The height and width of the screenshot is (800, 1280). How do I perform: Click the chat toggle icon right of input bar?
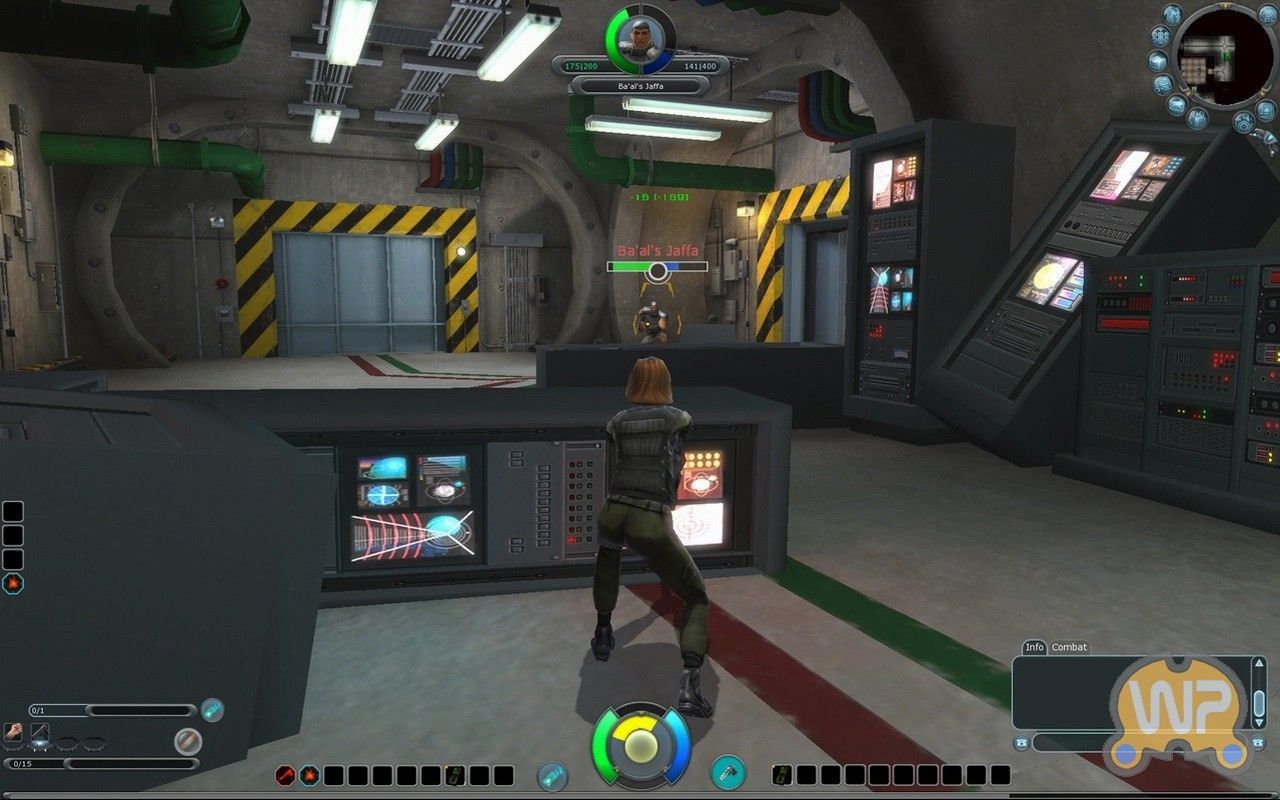pyautogui.click(x=1257, y=741)
